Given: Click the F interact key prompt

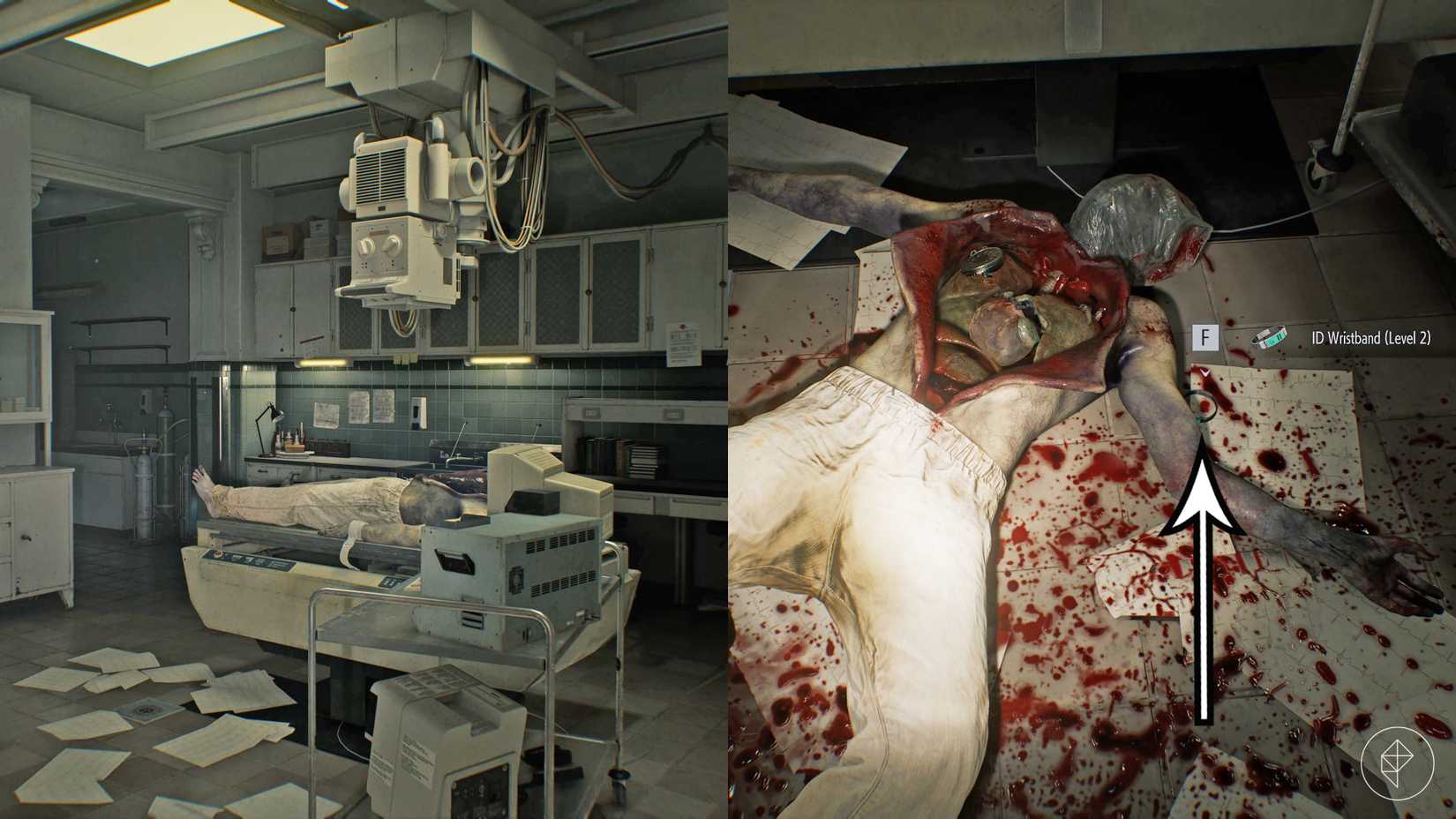Looking at the screenshot, I should click(1205, 336).
